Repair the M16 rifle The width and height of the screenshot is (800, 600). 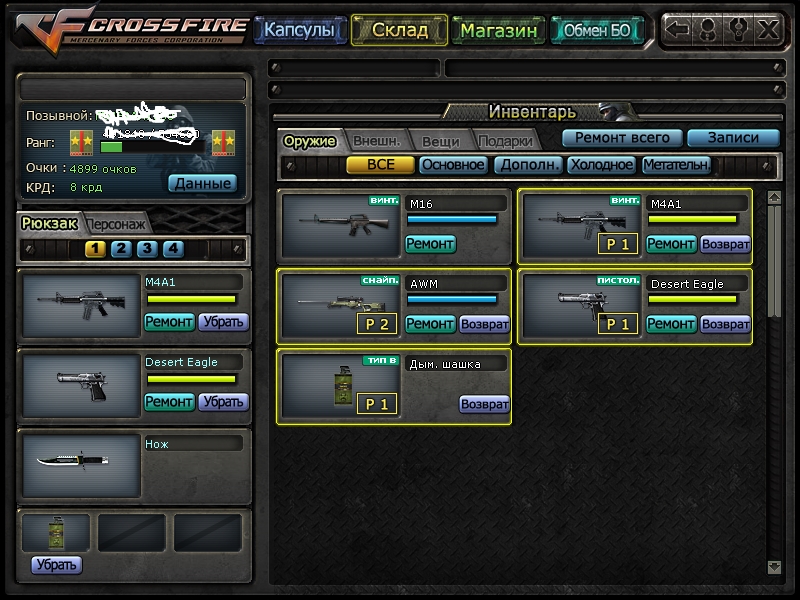pyautogui.click(x=430, y=243)
